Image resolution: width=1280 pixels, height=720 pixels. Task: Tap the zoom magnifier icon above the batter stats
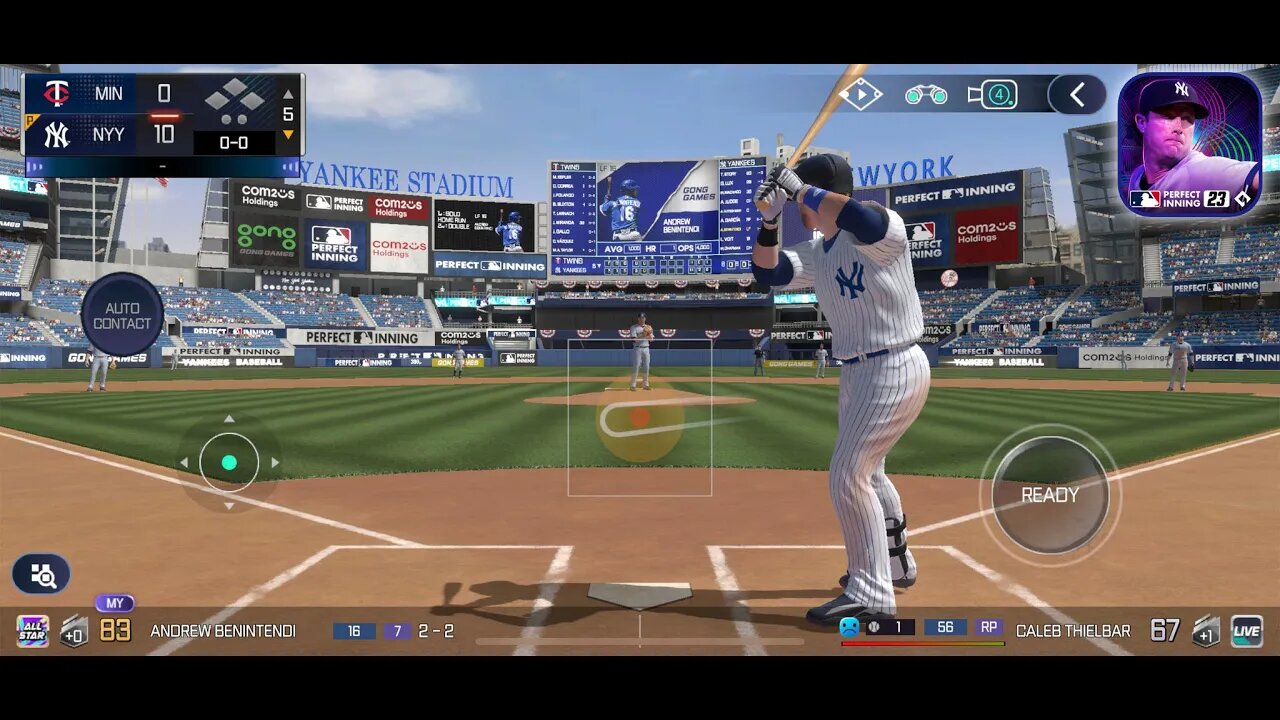40,573
